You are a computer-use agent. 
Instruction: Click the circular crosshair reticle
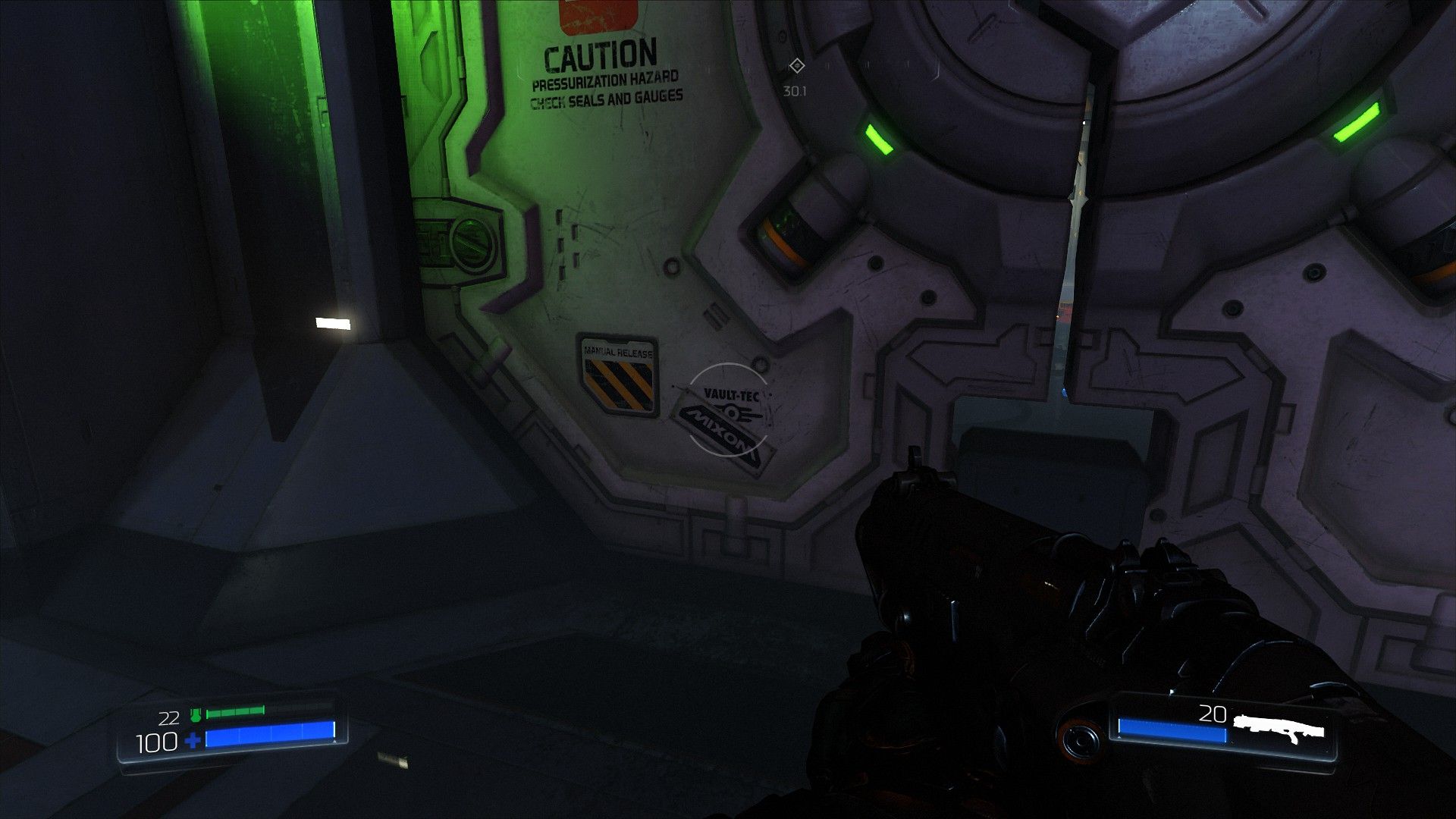point(728,409)
